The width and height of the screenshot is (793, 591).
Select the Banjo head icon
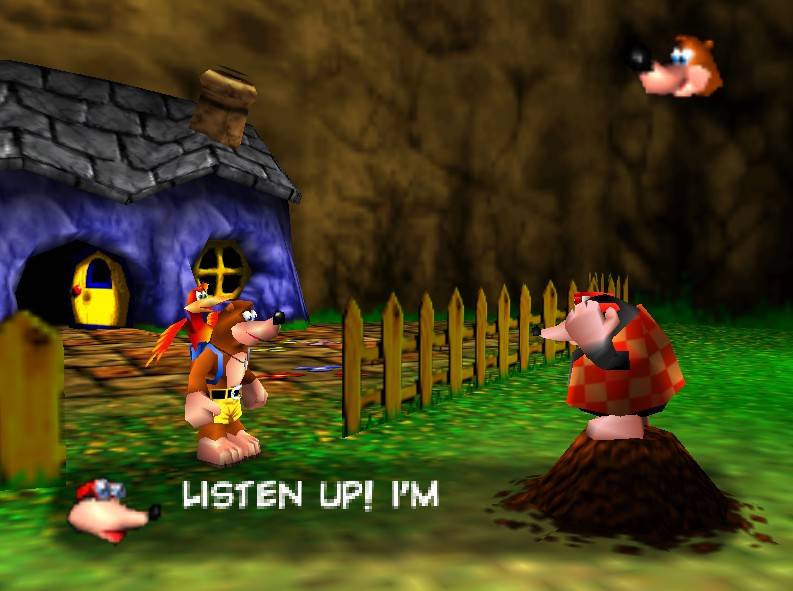coord(672,65)
